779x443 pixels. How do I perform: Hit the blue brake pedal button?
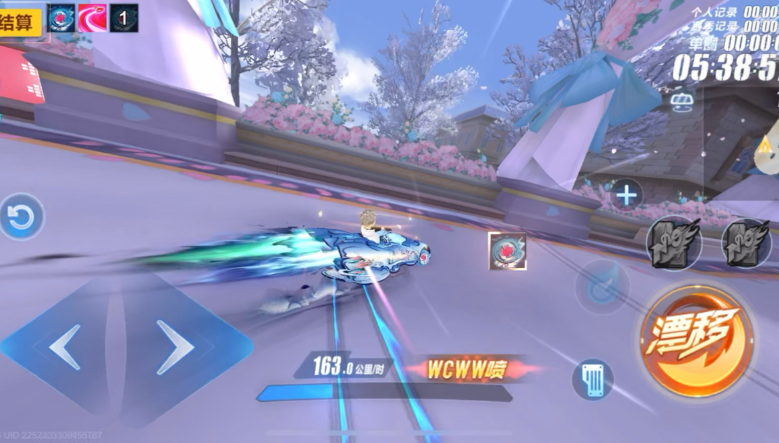point(592,380)
